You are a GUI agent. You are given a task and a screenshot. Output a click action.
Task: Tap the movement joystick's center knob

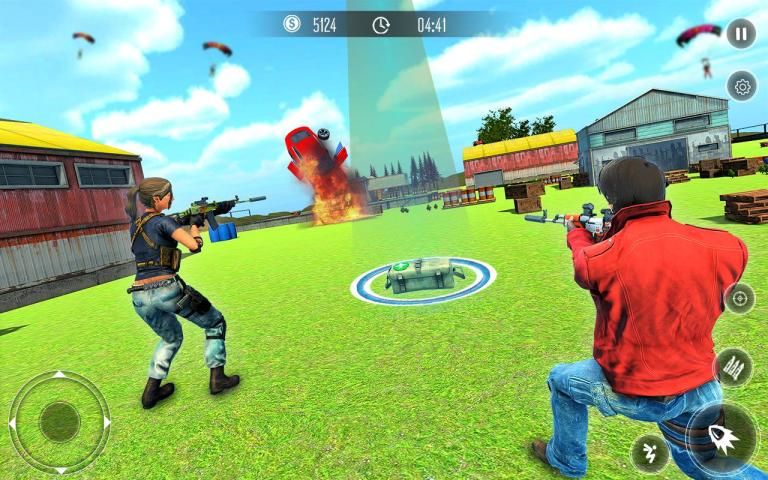59,422
